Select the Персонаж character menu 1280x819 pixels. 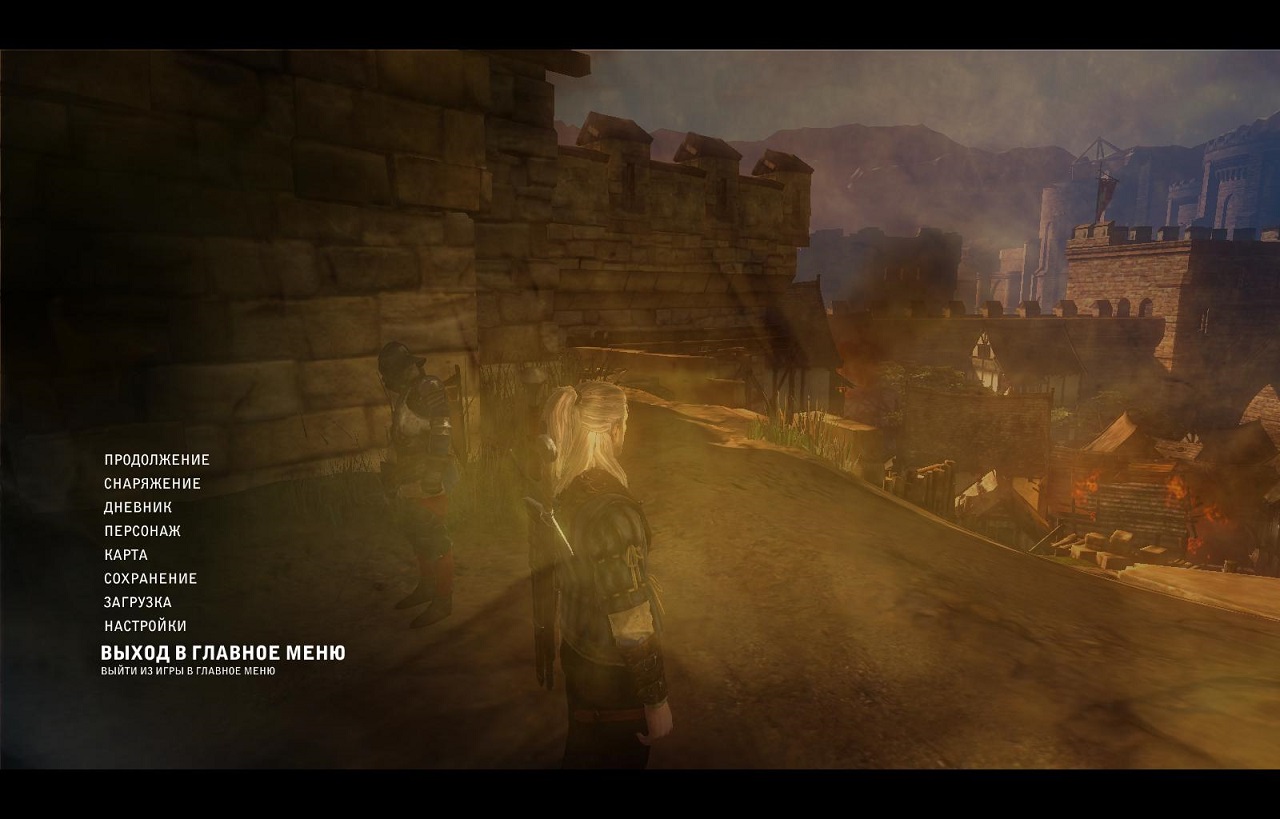[x=142, y=531]
